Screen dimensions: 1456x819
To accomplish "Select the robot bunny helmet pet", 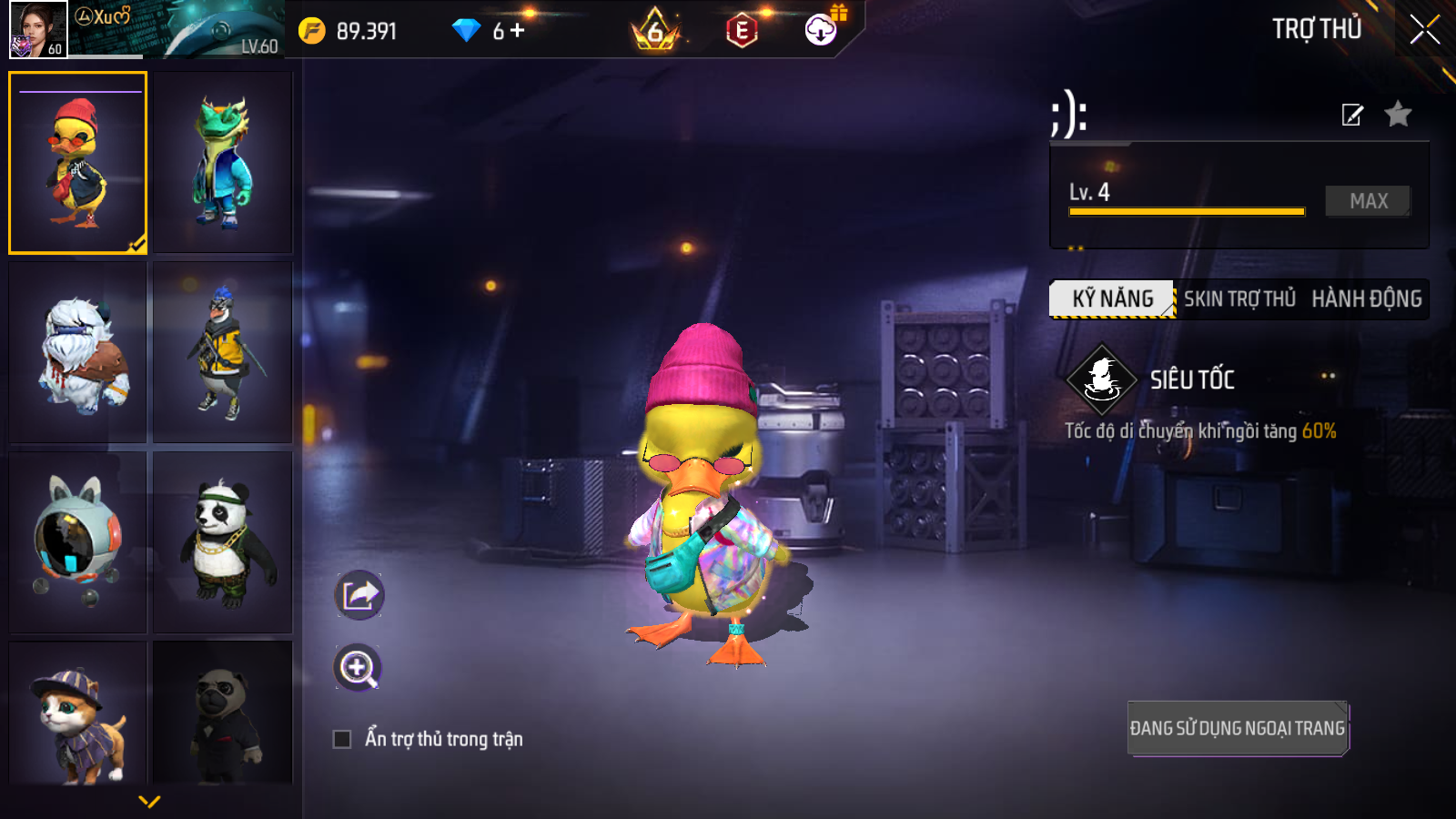I will coord(78,541).
